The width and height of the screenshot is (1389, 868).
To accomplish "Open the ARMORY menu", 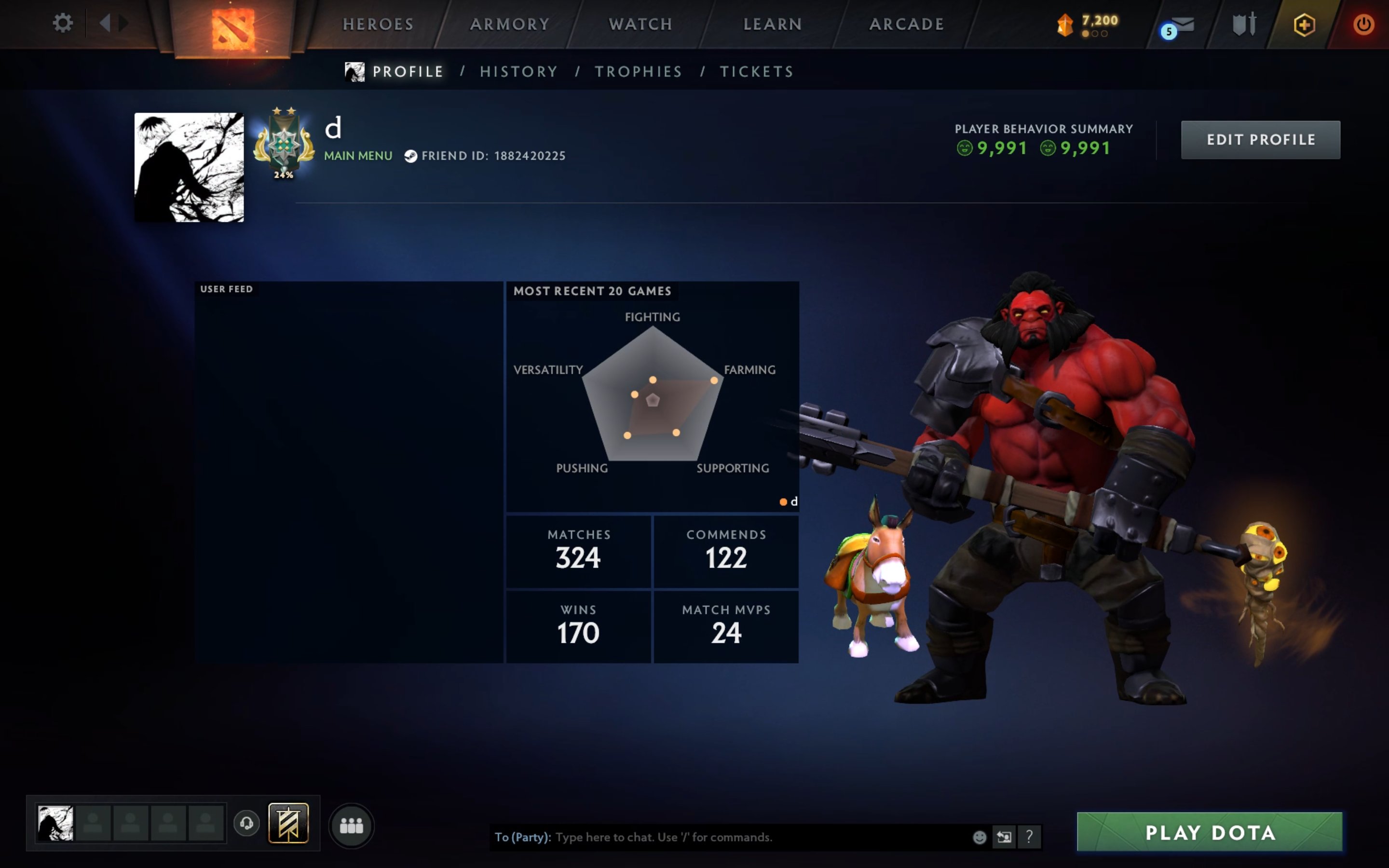I will point(510,24).
